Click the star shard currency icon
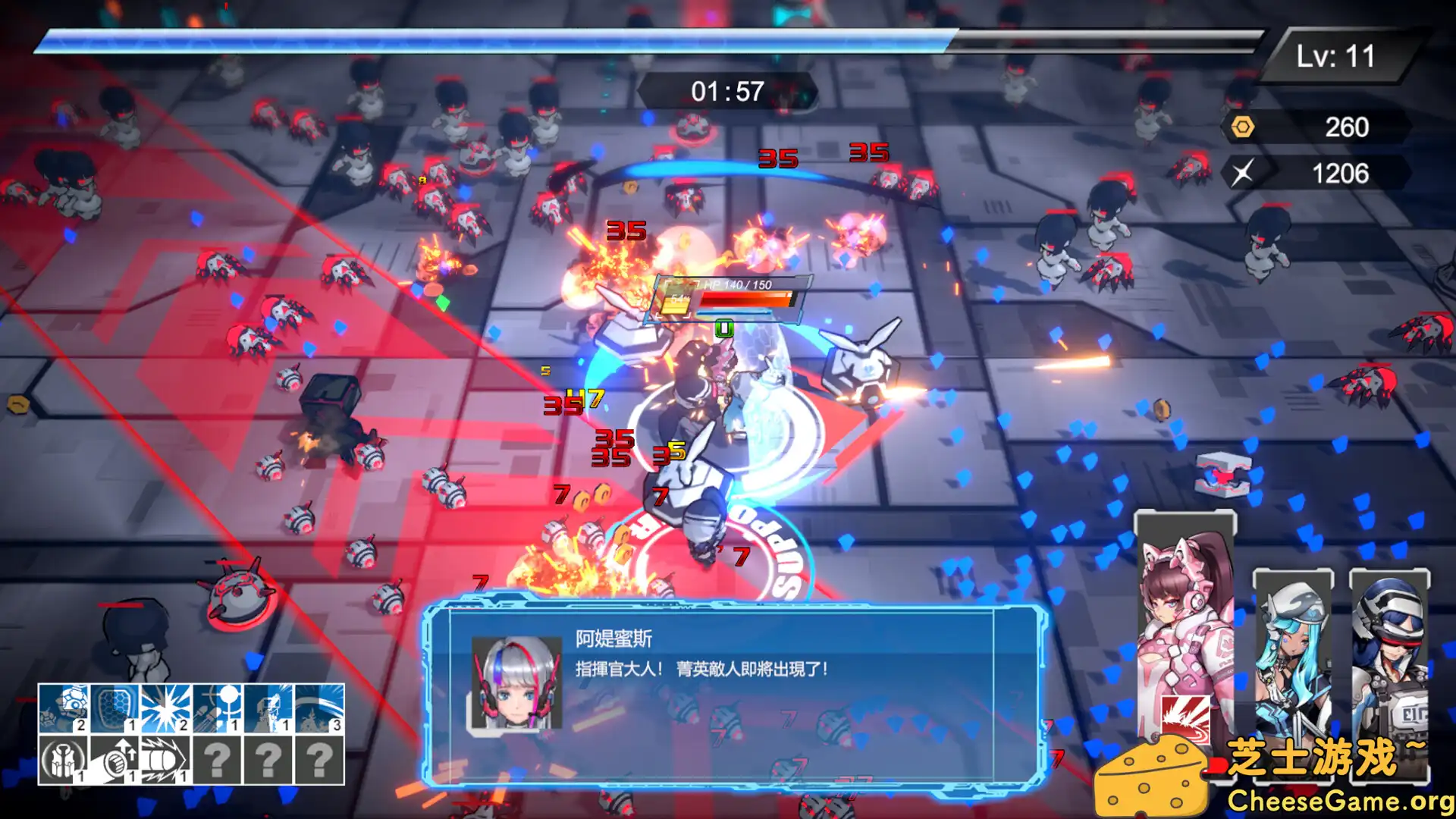The height and width of the screenshot is (819, 1456). [1244, 174]
